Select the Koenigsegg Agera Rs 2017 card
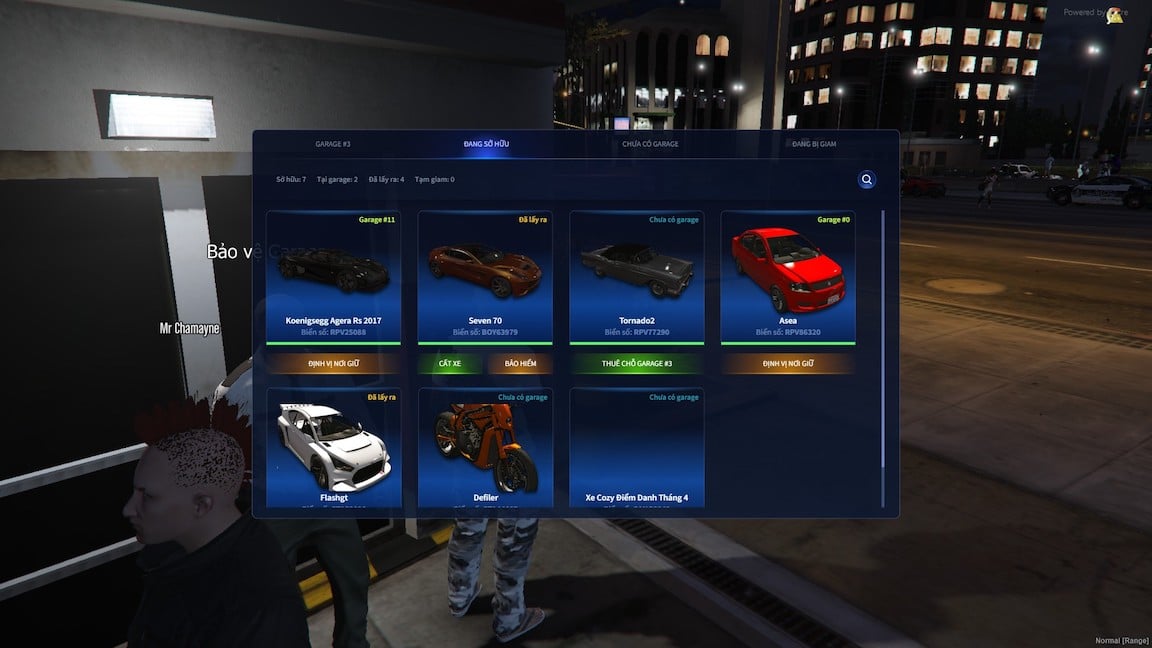 coord(333,276)
